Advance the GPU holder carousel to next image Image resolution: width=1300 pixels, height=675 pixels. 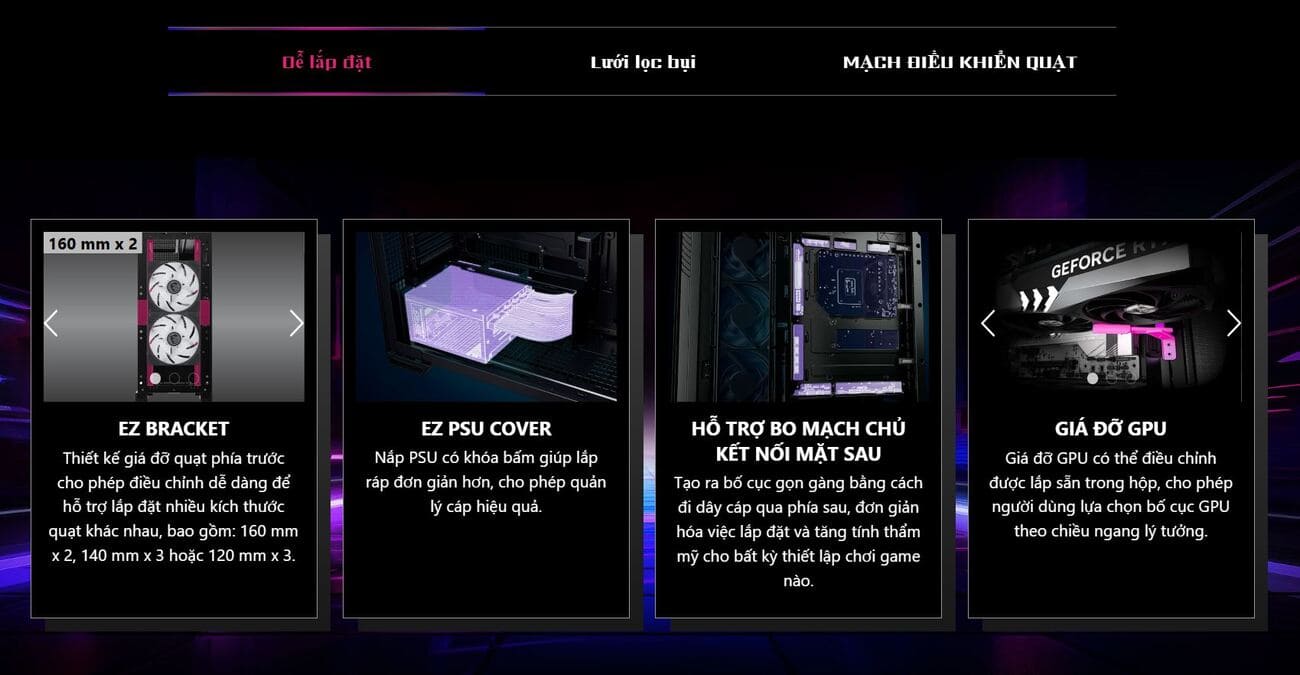(1233, 323)
